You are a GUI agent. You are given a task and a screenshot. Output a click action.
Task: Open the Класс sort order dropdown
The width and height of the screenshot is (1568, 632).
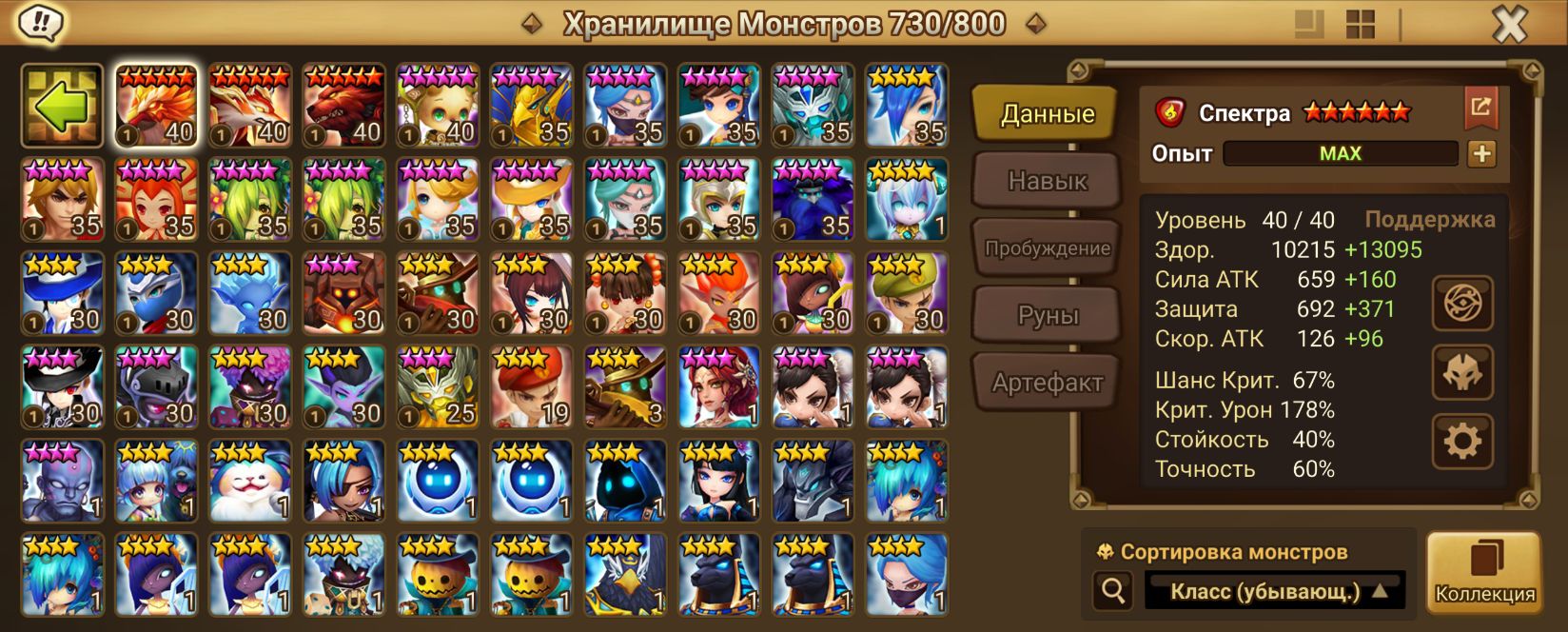tap(1275, 591)
